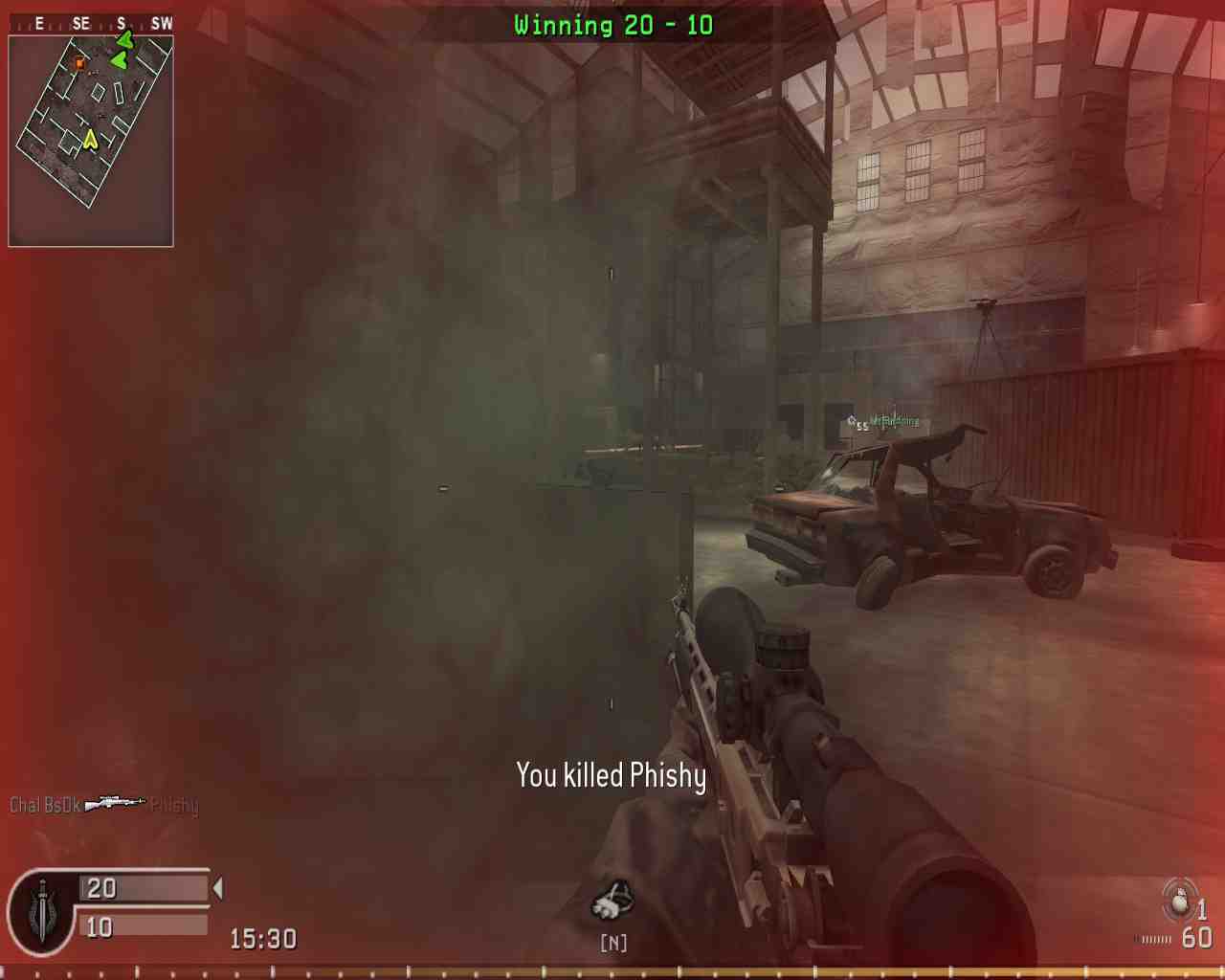Click the enemy score 10 progress bar

pos(144,926)
